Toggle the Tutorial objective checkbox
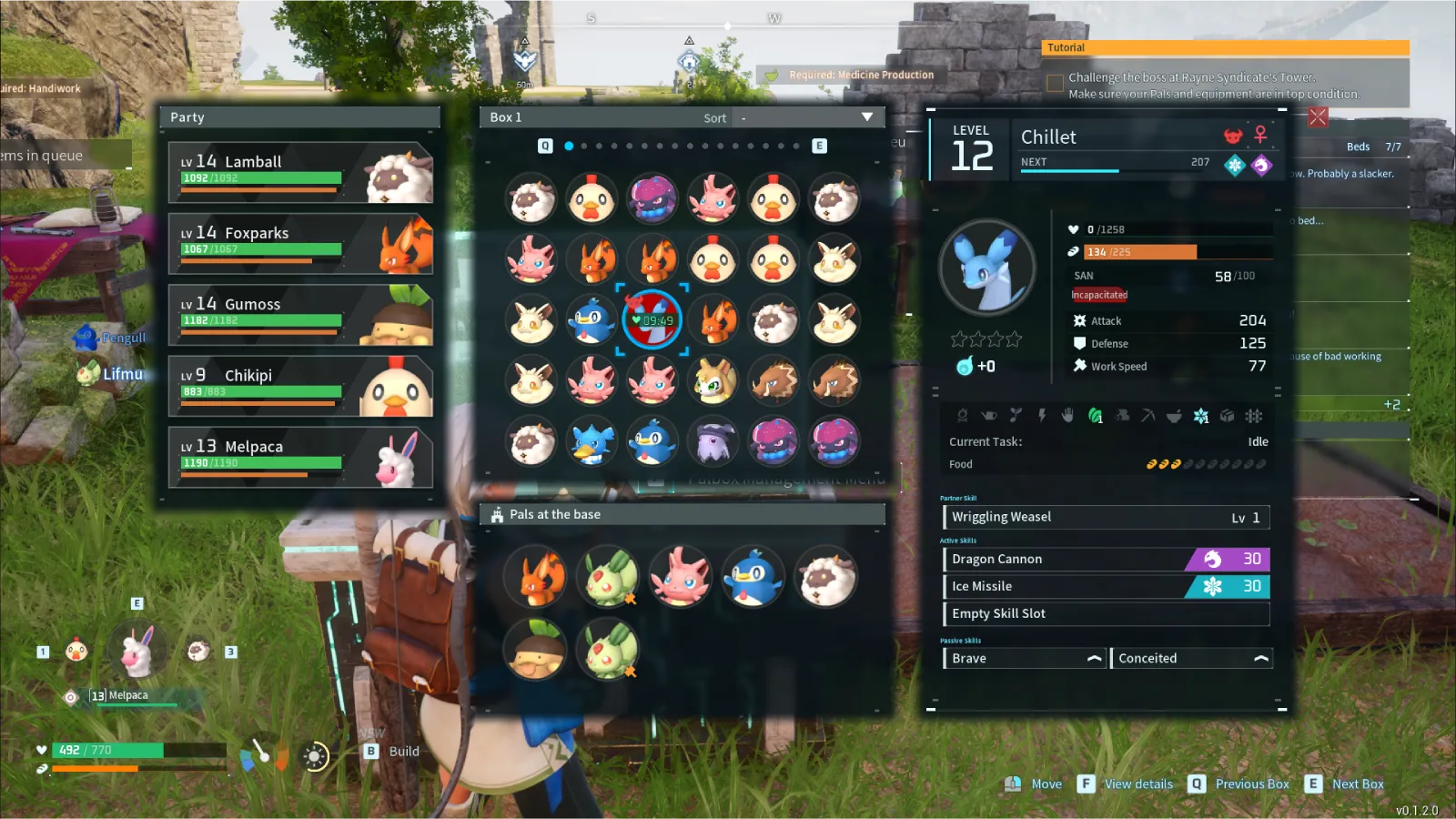The image size is (1456, 819). (1056, 84)
